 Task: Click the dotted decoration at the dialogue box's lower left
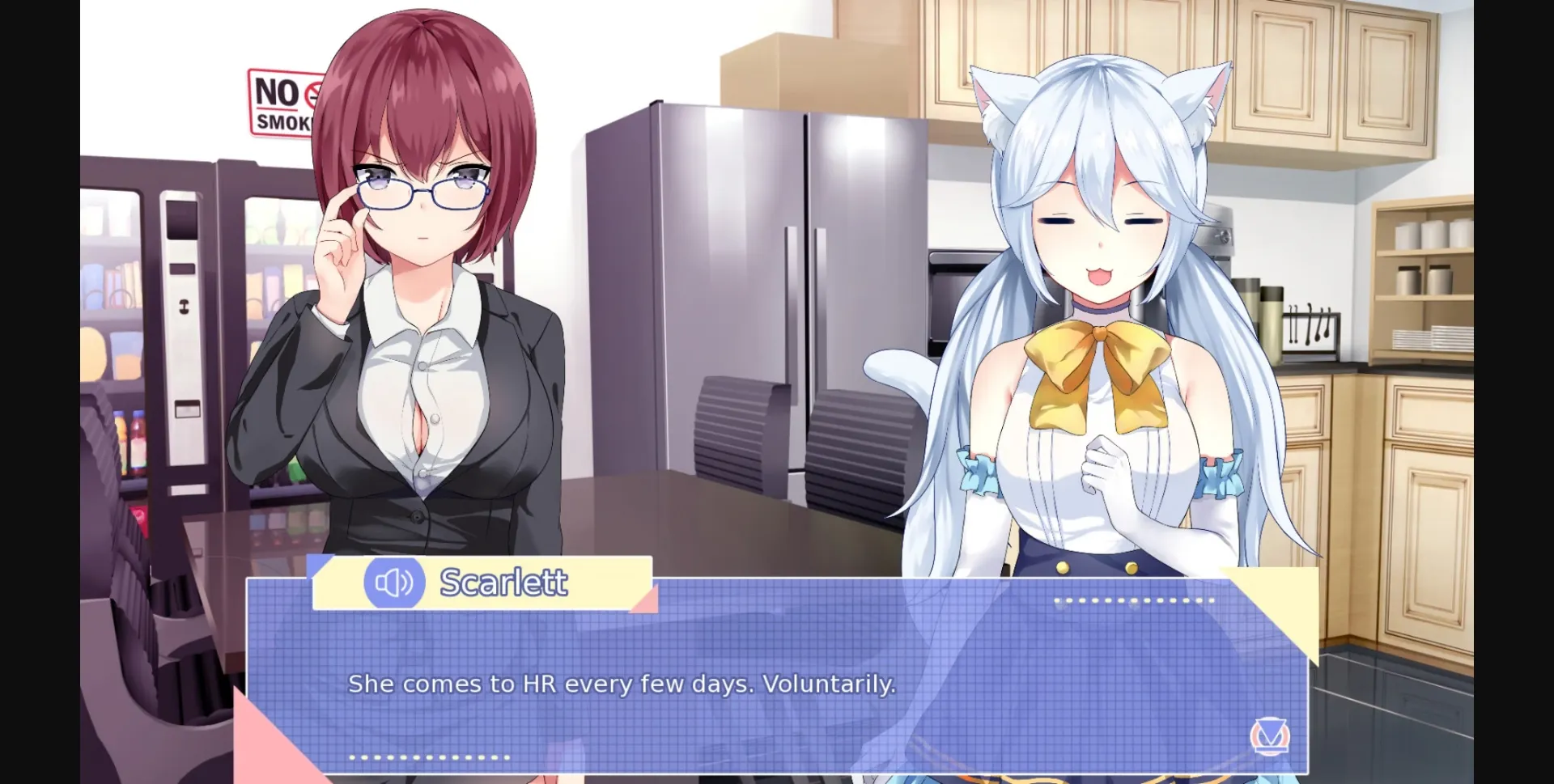(x=427, y=758)
